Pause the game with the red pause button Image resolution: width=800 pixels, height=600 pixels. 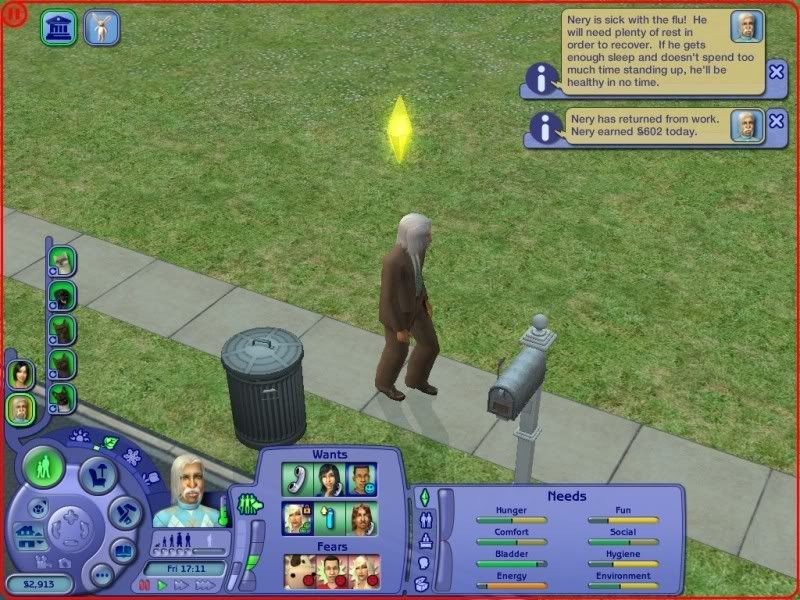click(144, 586)
